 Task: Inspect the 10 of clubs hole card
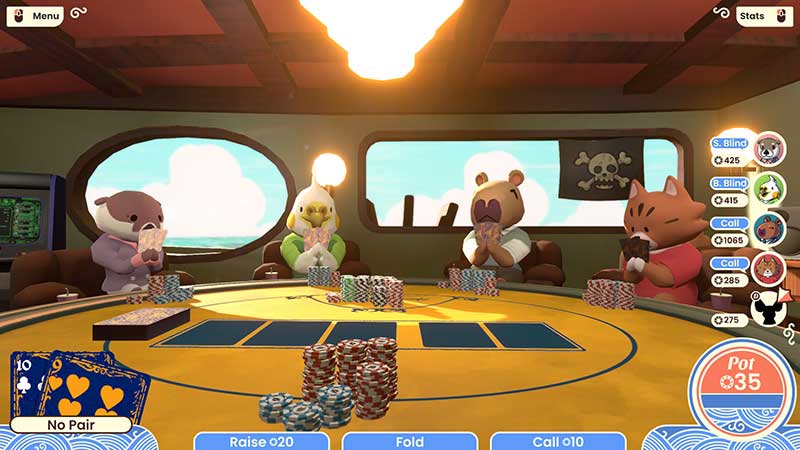pyautogui.click(x=28, y=385)
